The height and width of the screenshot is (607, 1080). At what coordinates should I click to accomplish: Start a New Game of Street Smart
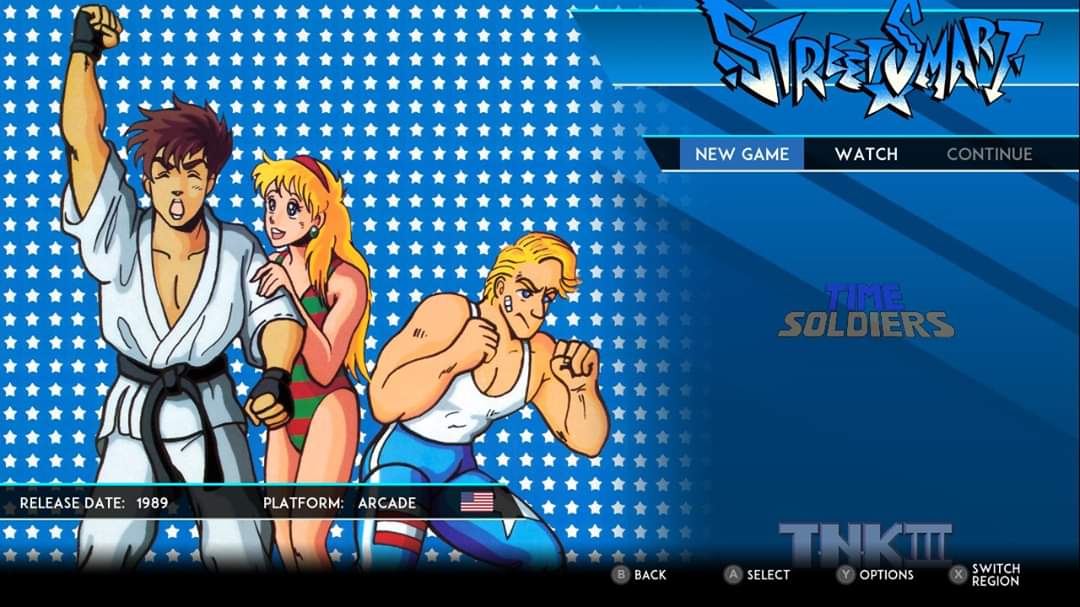click(x=742, y=154)
